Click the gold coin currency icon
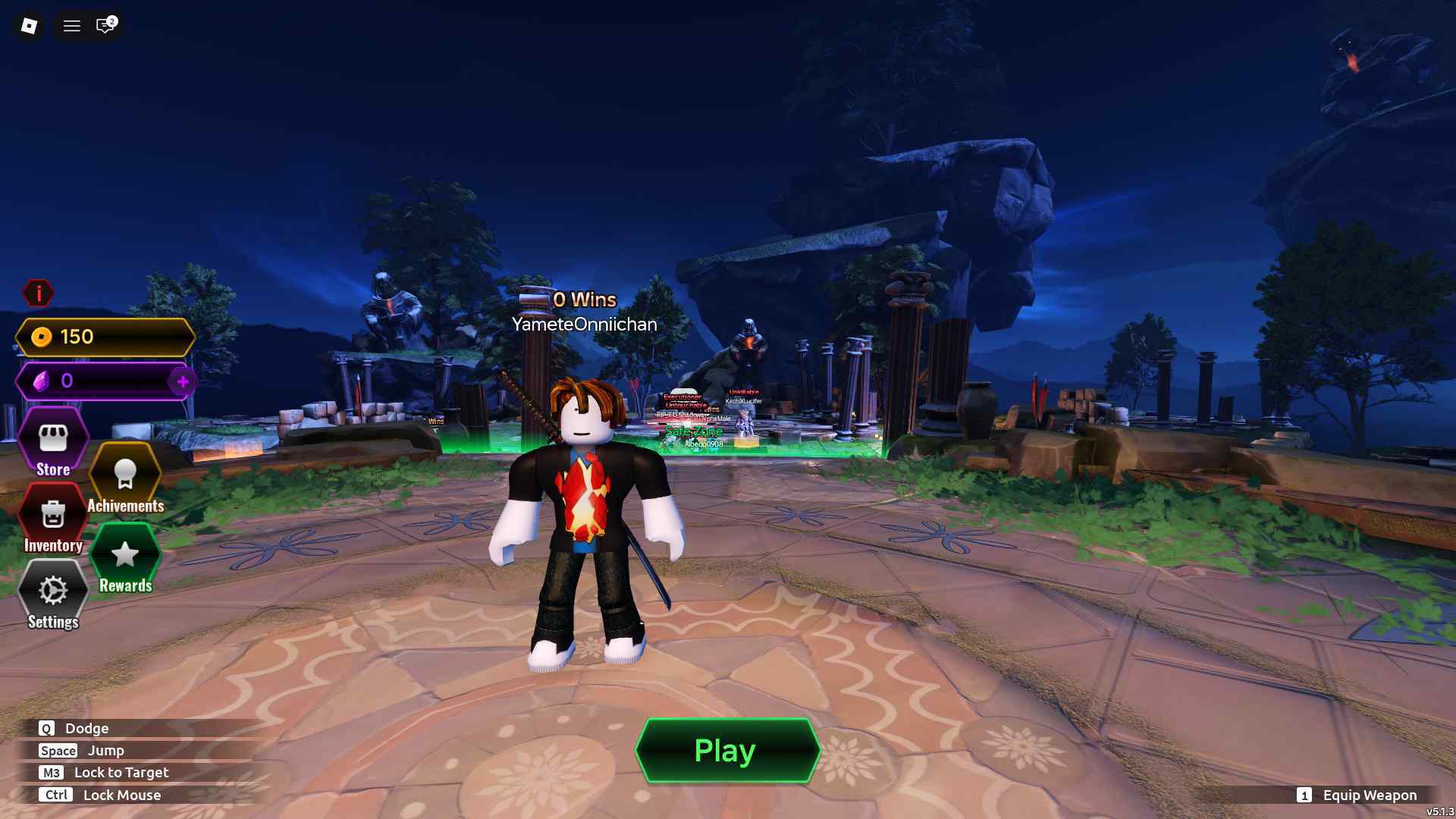 click(x=42, y=337)
